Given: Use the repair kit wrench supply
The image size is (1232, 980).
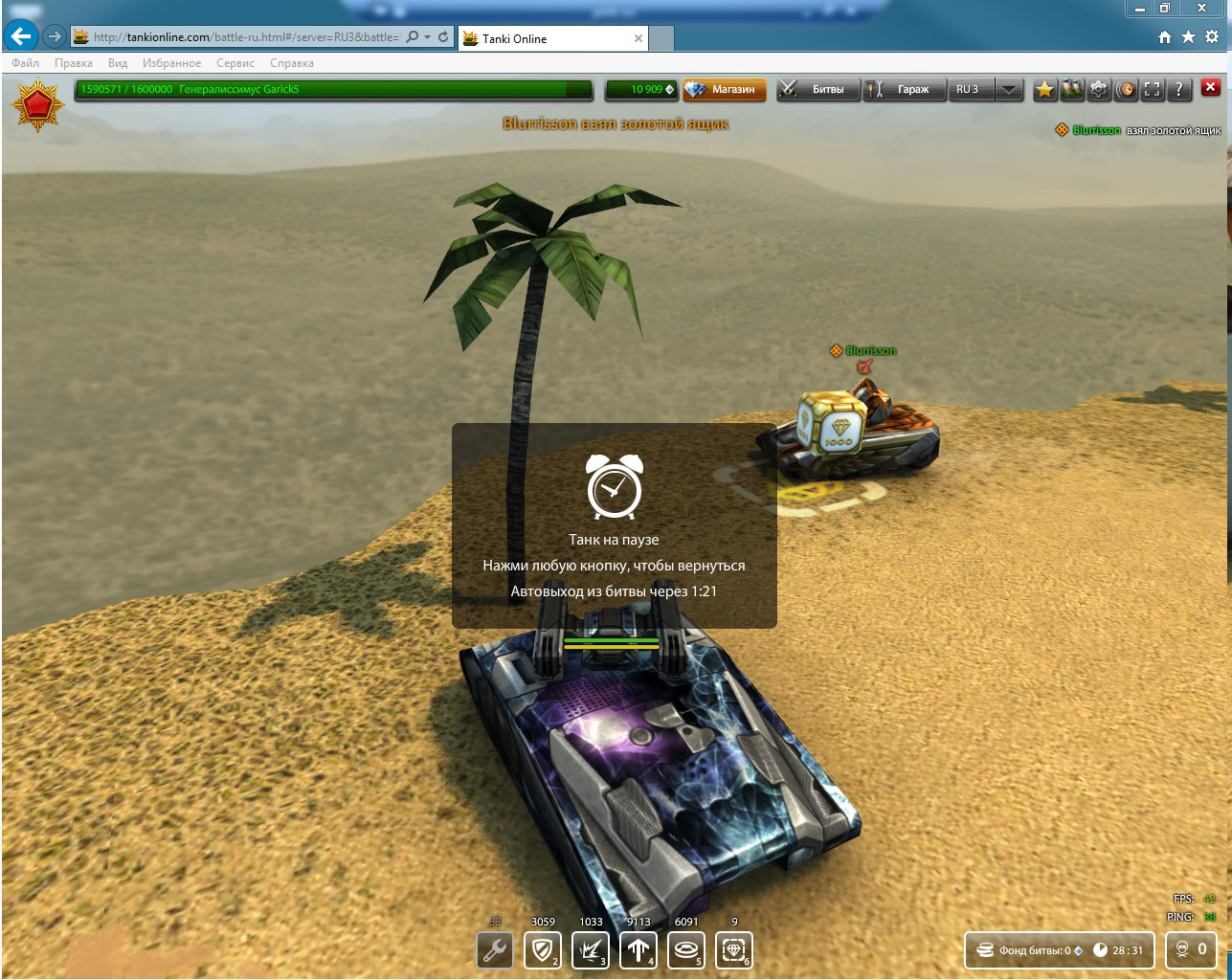Looking at the screenshot, I should [x=495, y=950].
